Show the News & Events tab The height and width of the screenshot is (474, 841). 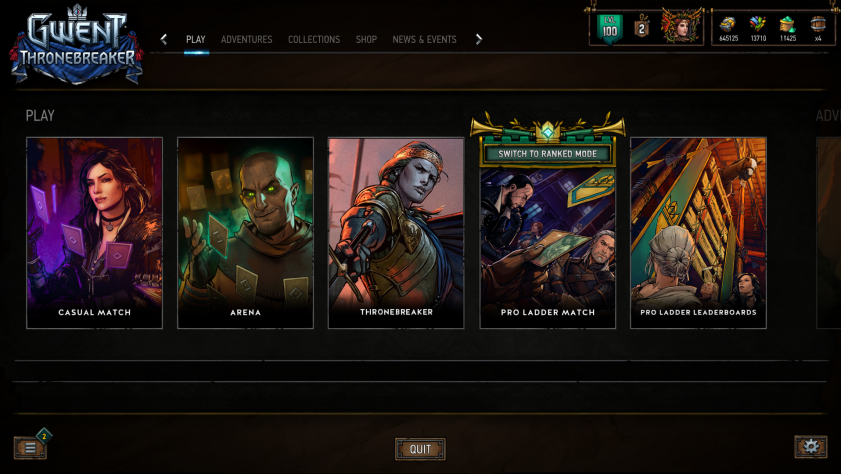[424, 40]
